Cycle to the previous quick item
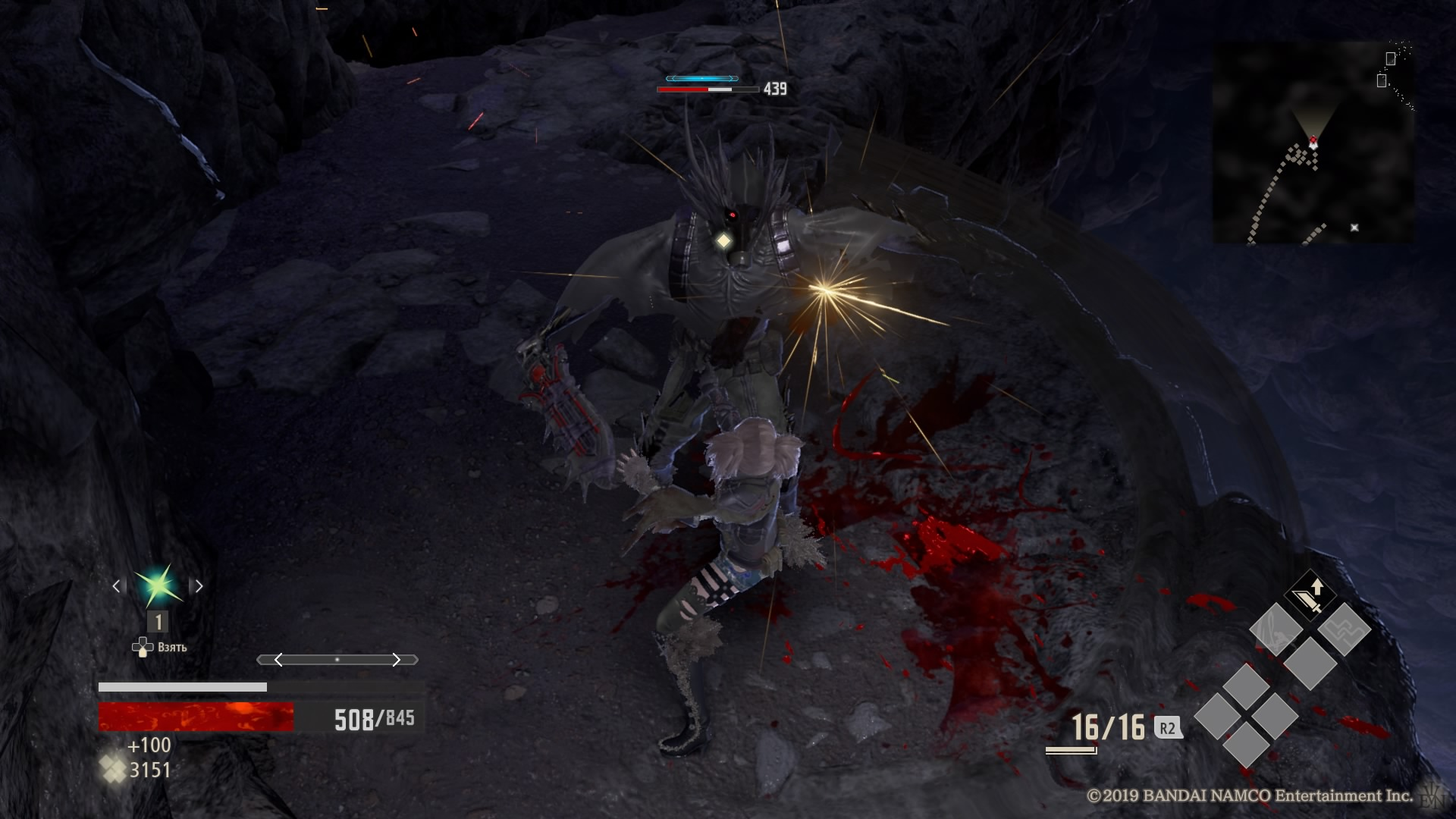This screenshot has height=819, width=1456. coord(116,585)
